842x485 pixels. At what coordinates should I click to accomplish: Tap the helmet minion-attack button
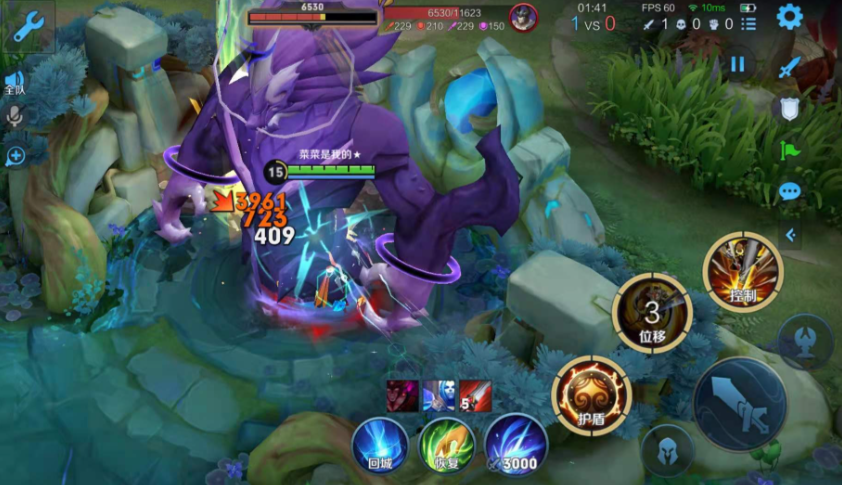pyautogui.click(x=668, y=451)
